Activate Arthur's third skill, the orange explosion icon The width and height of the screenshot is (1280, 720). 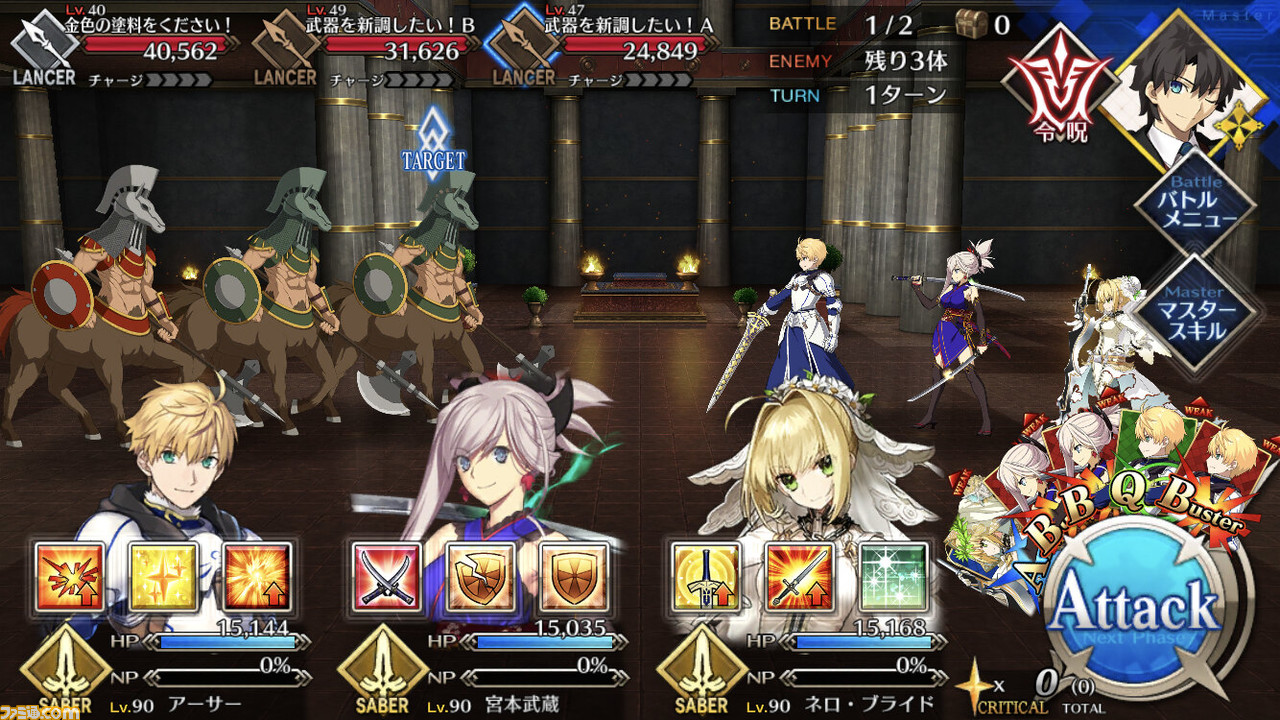pyautogui.click(x=257, y=578)
